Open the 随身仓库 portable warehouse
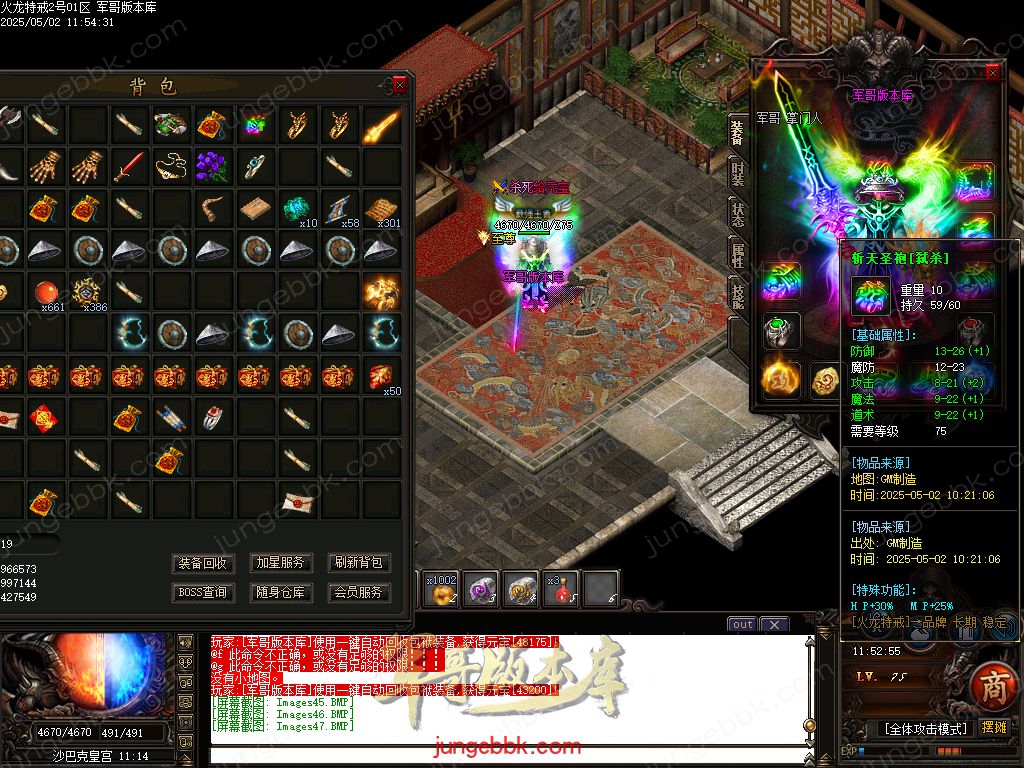This screenshot has width=1024, height=768. coord(281,592)
